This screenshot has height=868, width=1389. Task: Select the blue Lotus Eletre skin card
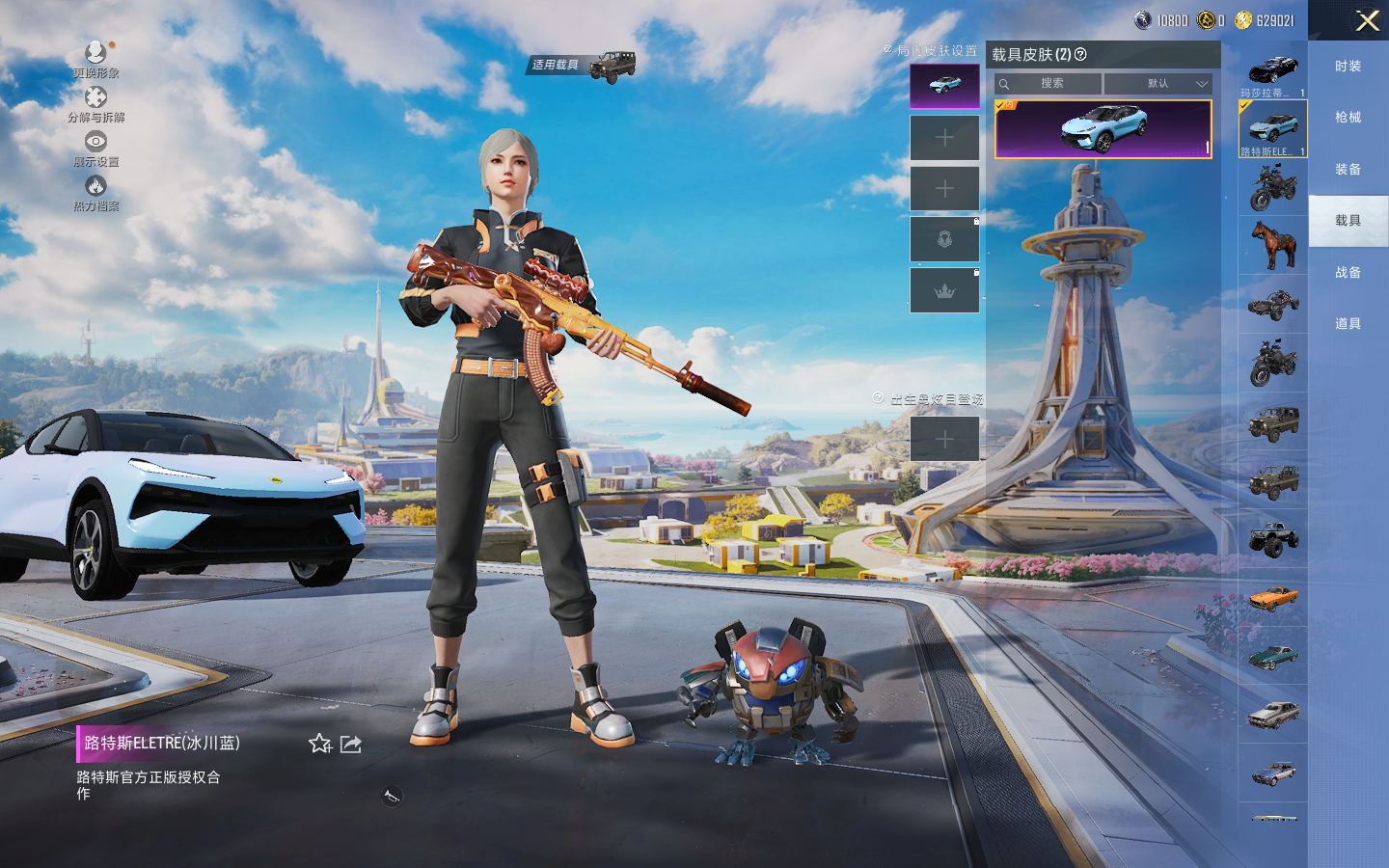coord(1103,129)
